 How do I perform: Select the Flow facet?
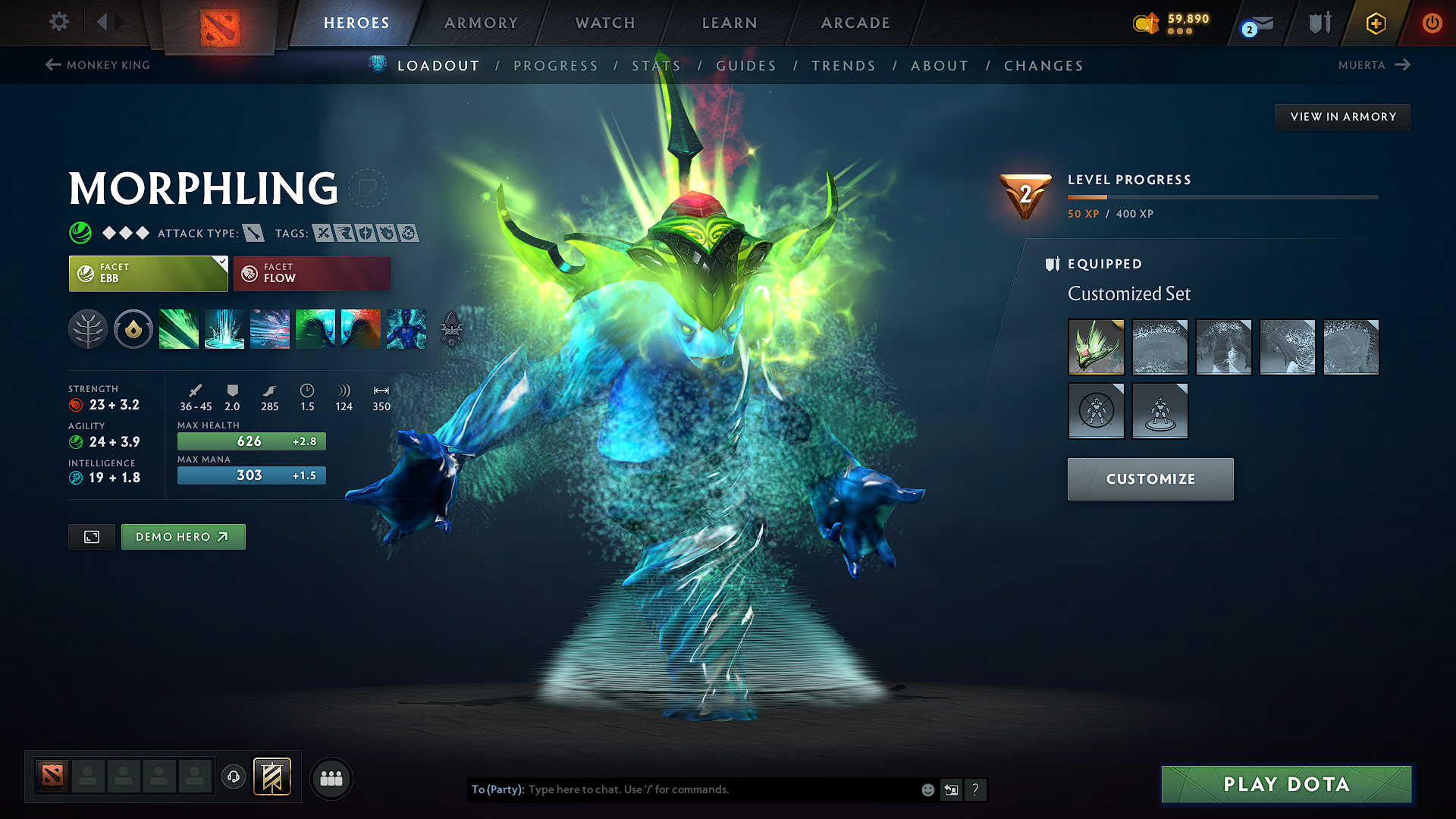pos(312,273)
